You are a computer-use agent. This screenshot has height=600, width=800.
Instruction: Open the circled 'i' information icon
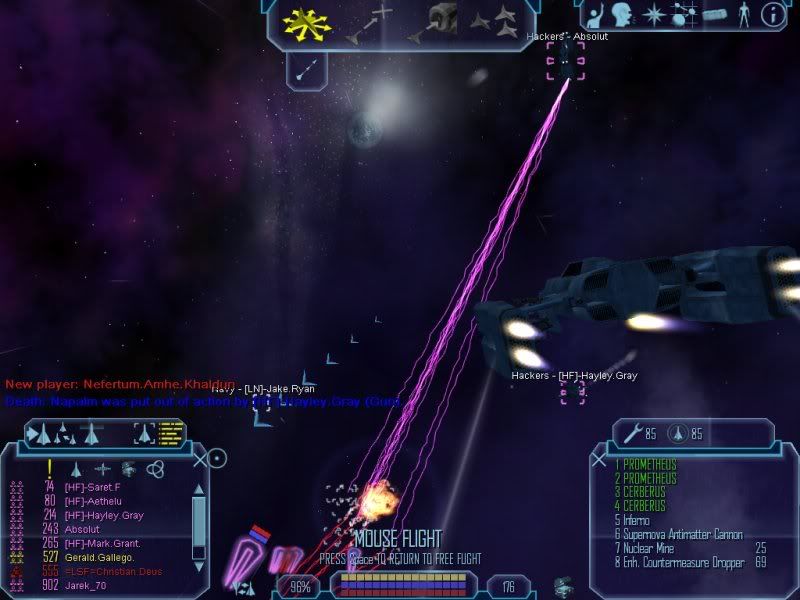pyautogui.click(x=771, y=14)
